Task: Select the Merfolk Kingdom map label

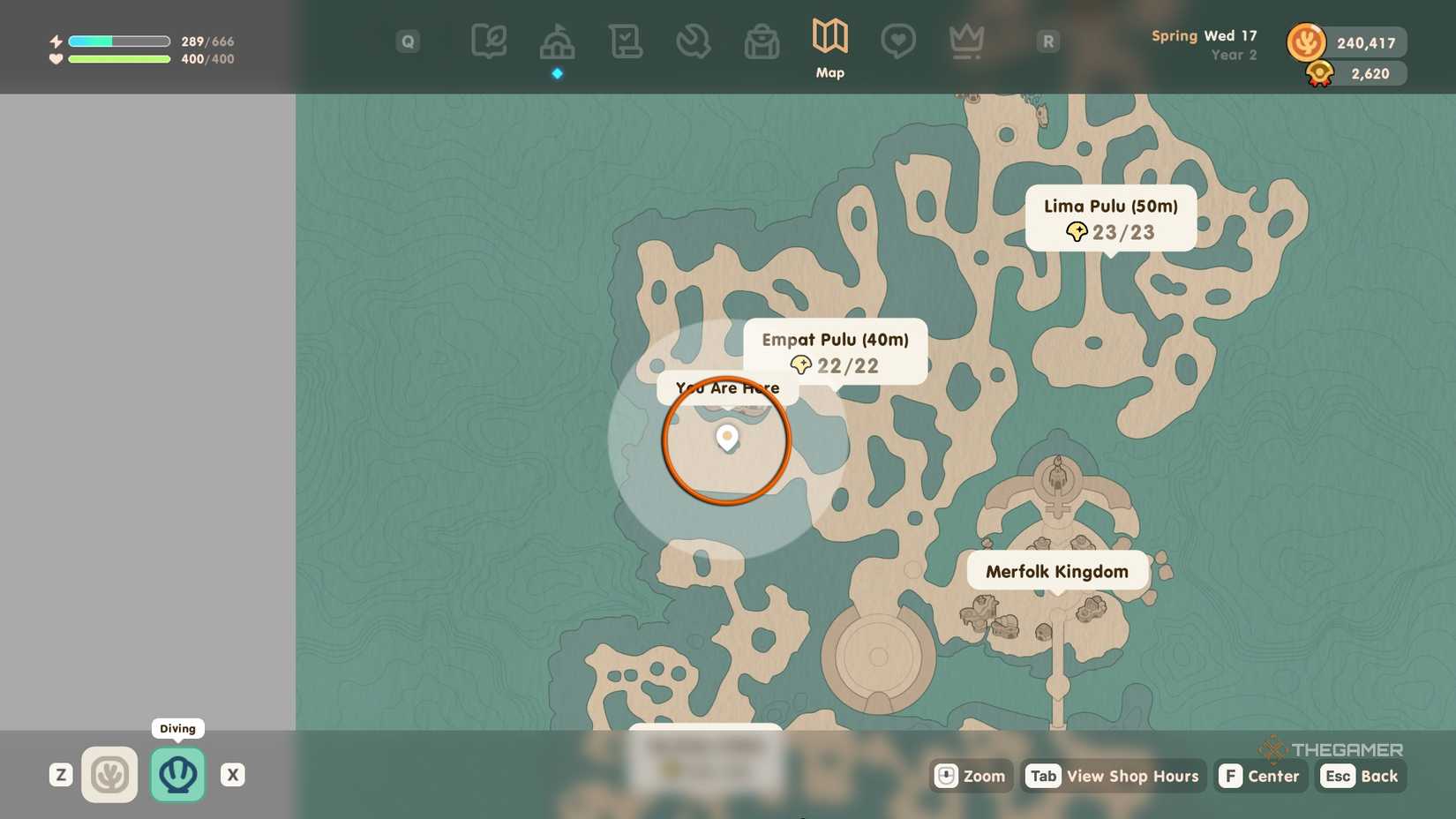Action: click(1056, 571)
